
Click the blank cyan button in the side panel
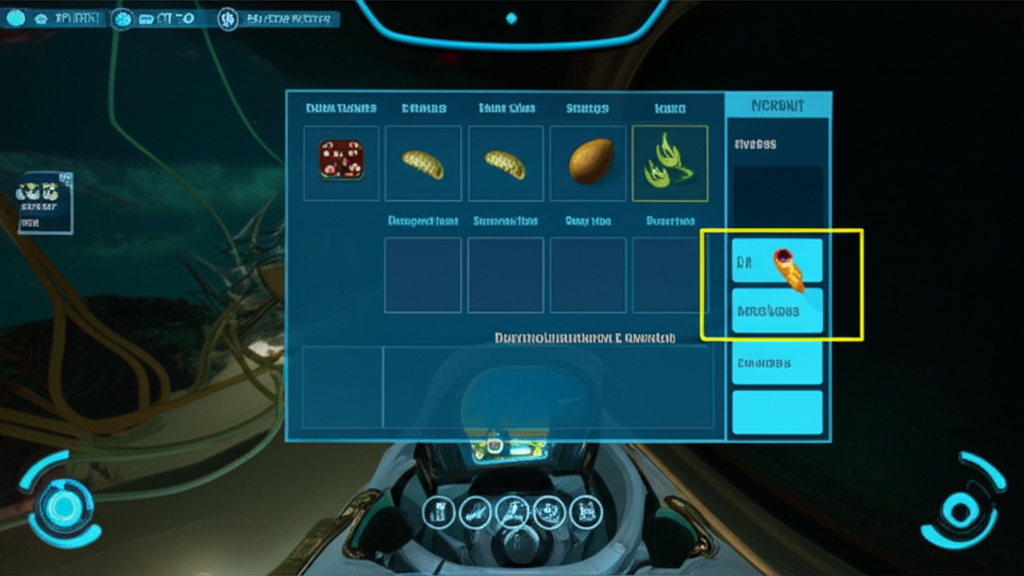(777, 412)
